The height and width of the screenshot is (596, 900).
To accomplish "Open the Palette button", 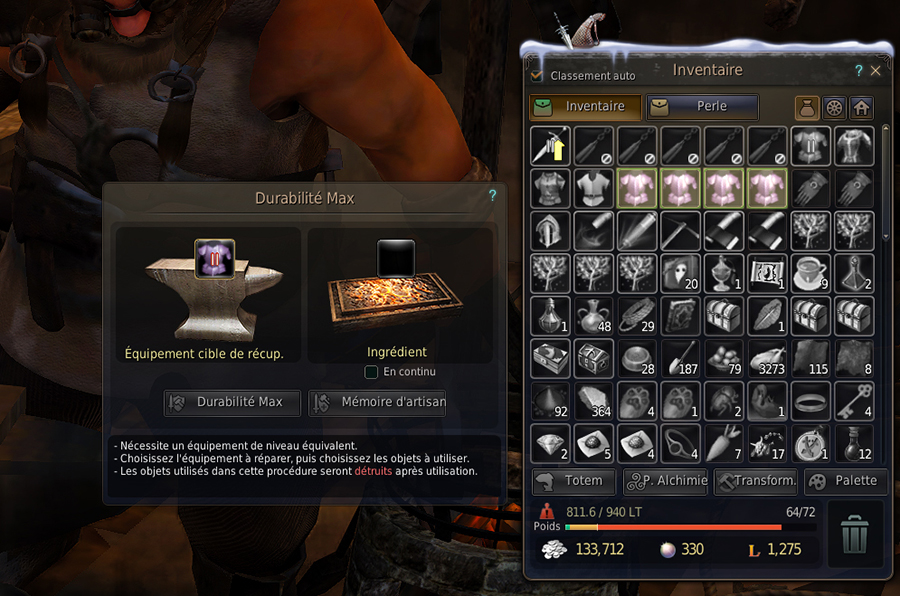I will tap(846, 480).
